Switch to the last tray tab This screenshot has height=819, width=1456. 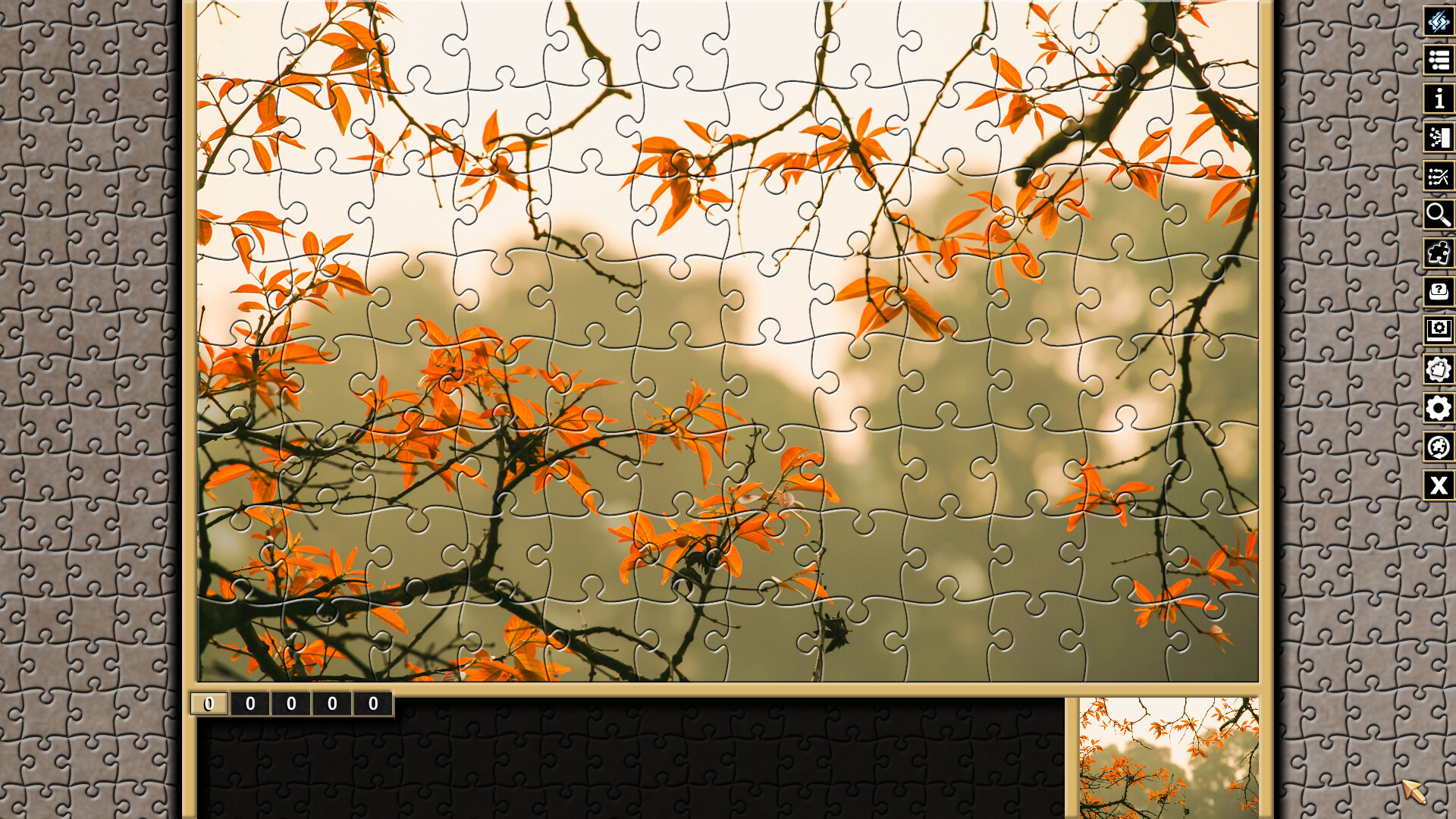(x=372, y=703)
